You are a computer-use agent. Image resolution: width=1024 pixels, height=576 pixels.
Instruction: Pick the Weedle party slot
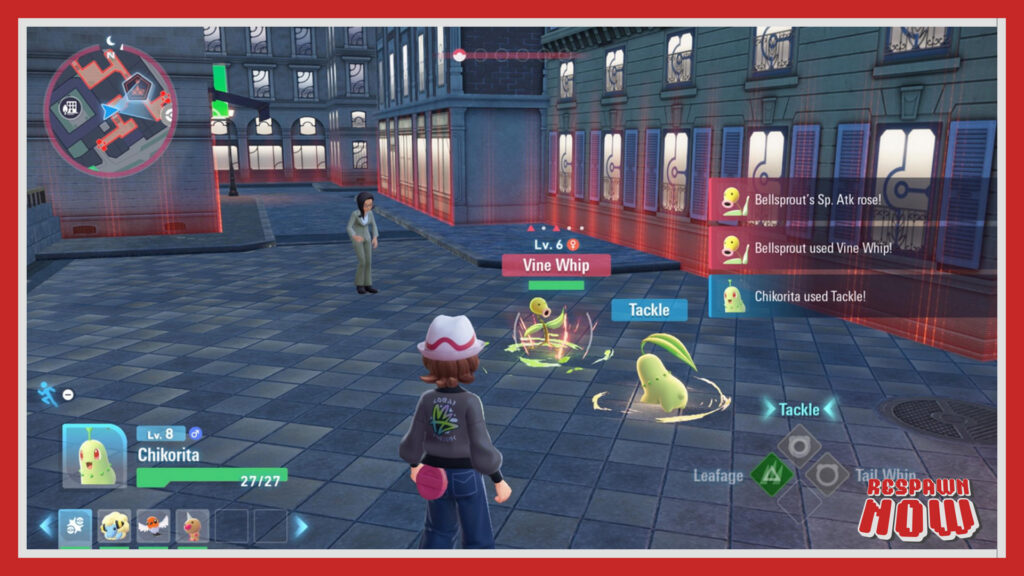tap(192, 525)
